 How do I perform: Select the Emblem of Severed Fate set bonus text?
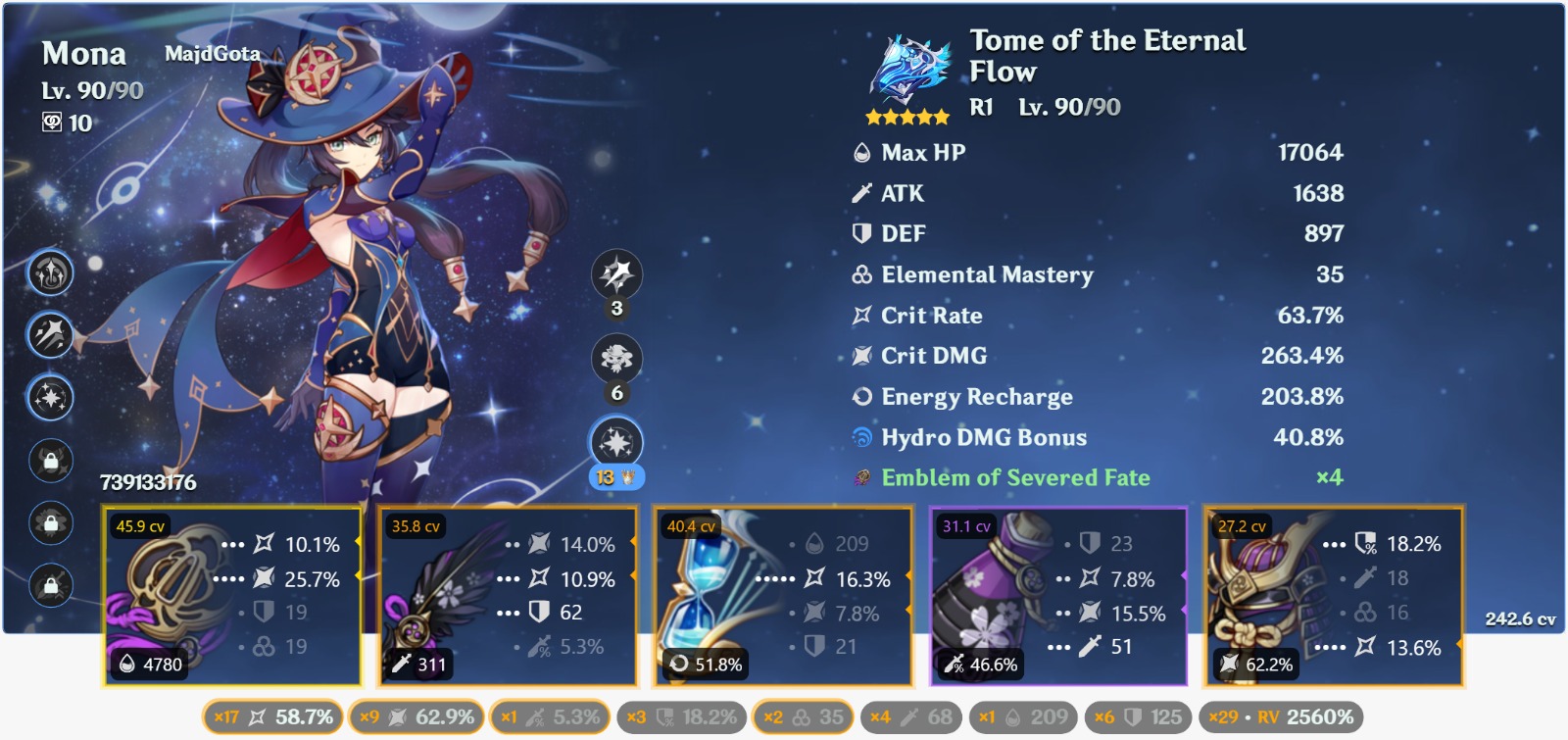coord(1014,479)
